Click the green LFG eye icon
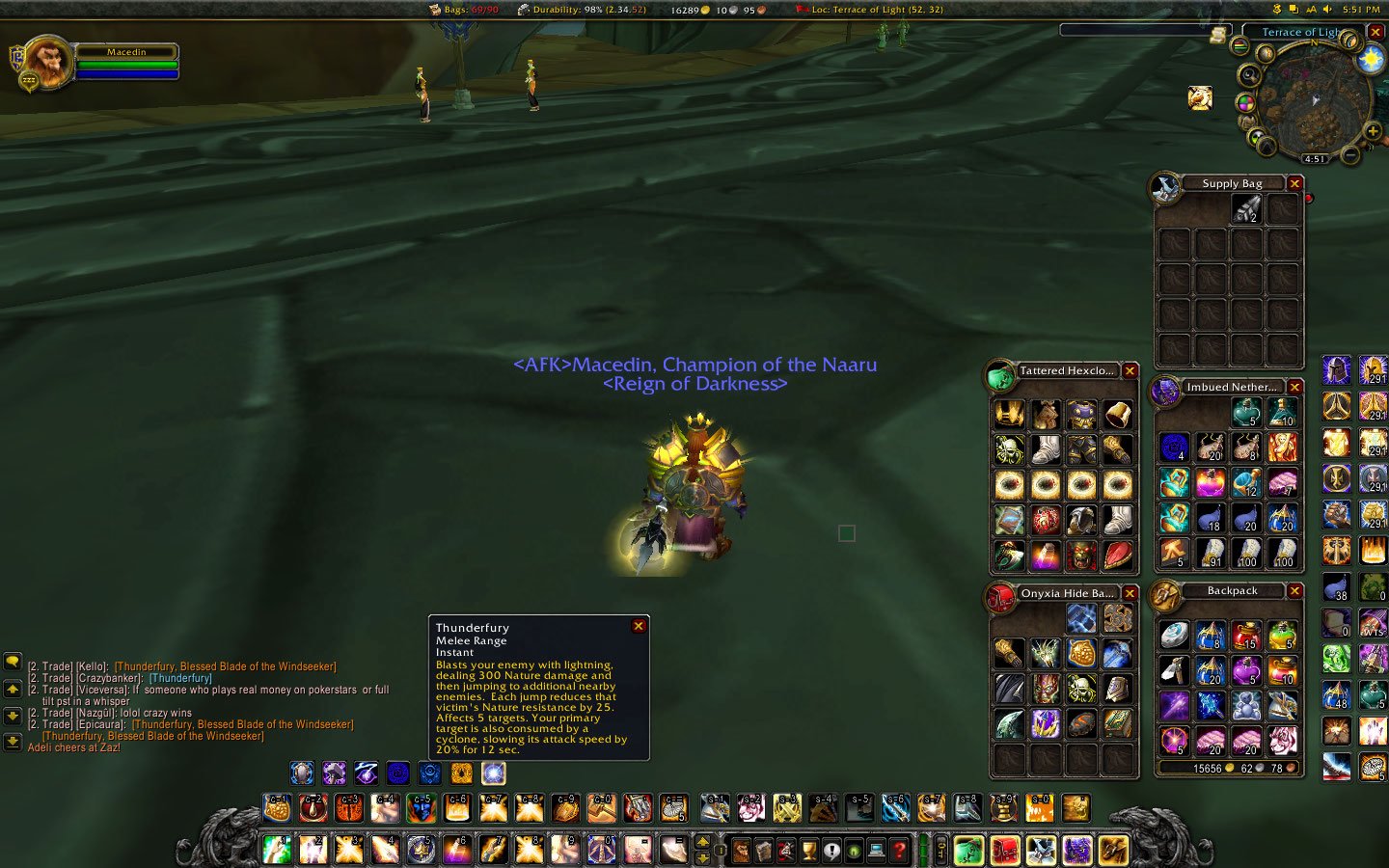The height and width of the screenshot is (868, 1389). (x=854, y=851)
